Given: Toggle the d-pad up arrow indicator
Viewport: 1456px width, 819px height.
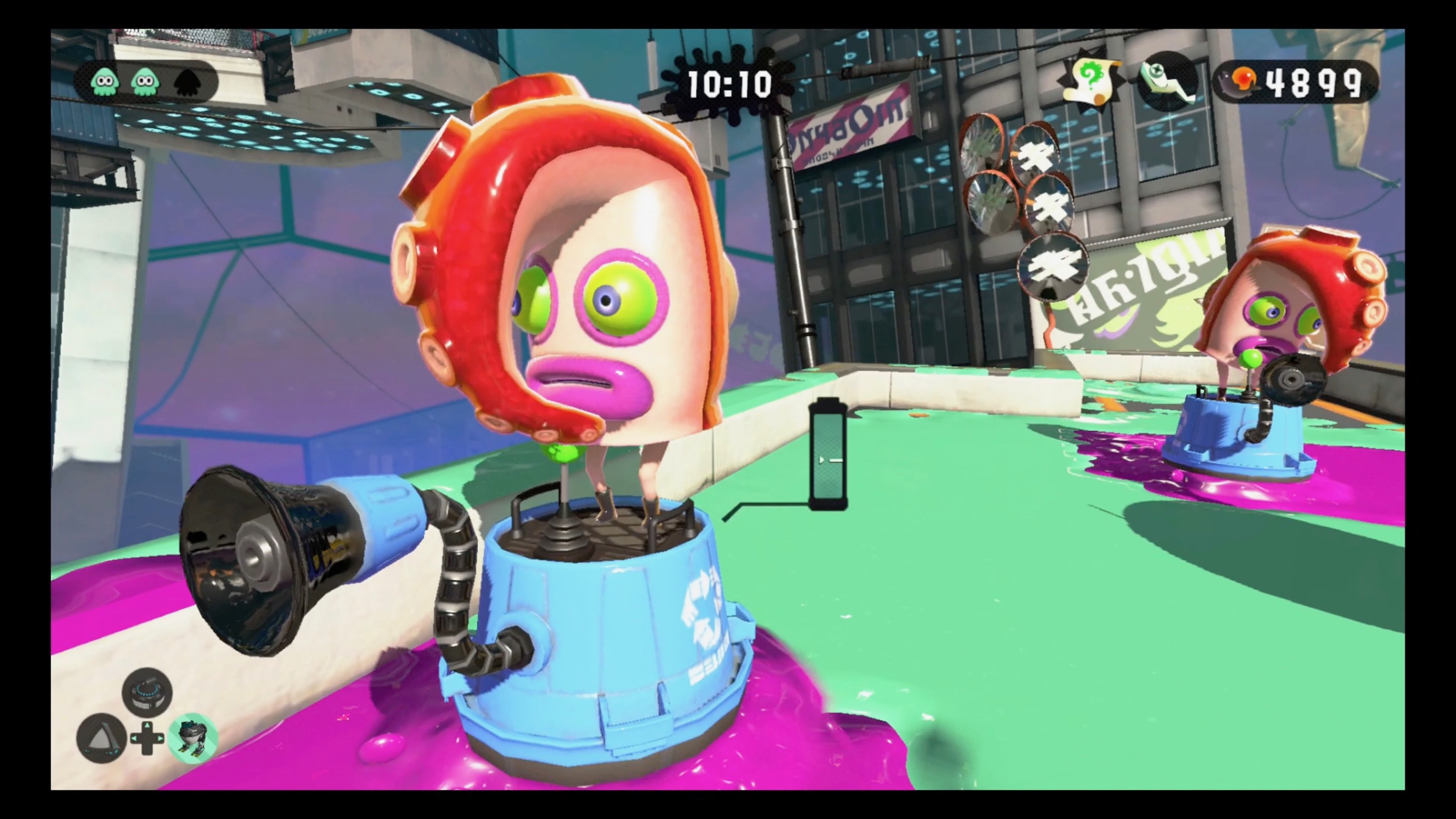Looking at the screenshot, I should (147, 725).
